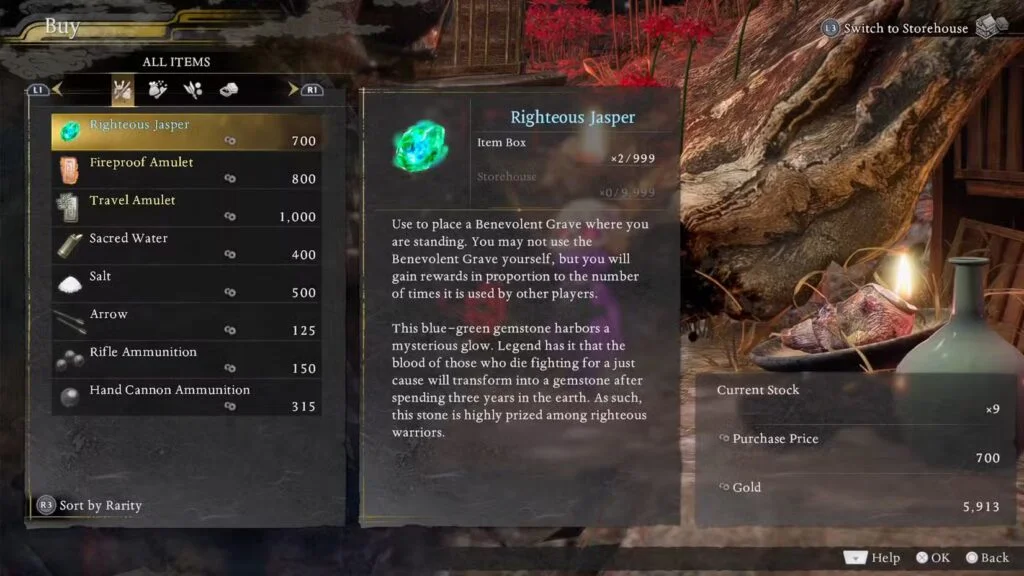Highlight the Salt item row
This screenshot has width=1024, height=576.
point(186,284)
